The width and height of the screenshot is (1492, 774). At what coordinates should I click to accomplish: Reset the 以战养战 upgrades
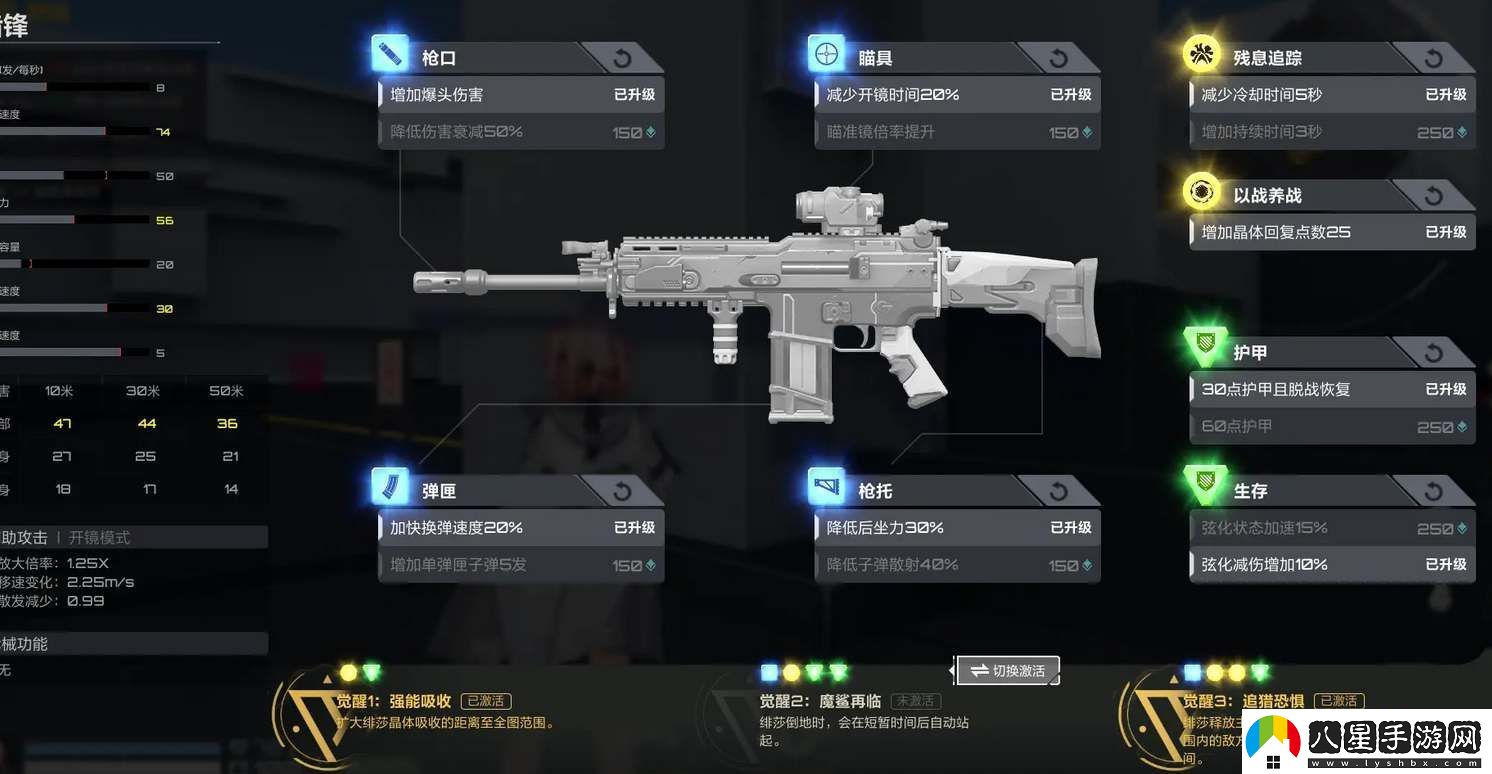pyautogui.click(x=1433, y=195)
